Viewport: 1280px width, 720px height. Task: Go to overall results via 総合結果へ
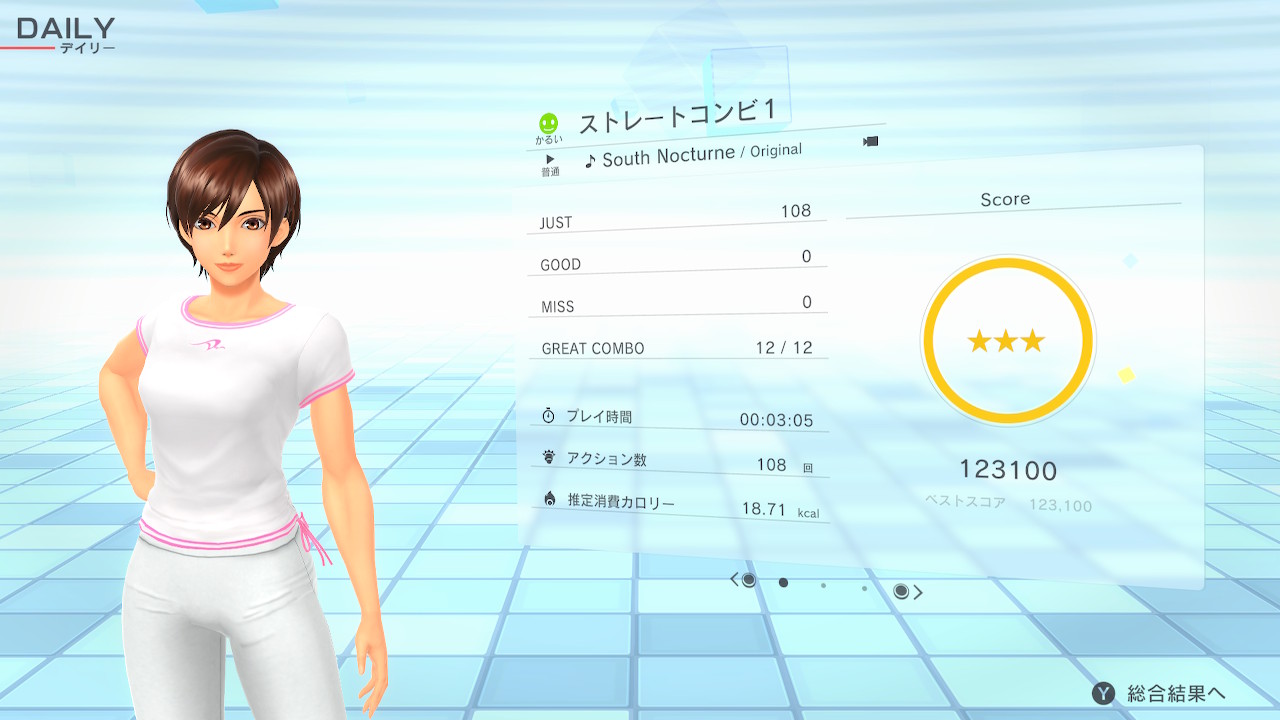coord(1160,693)
